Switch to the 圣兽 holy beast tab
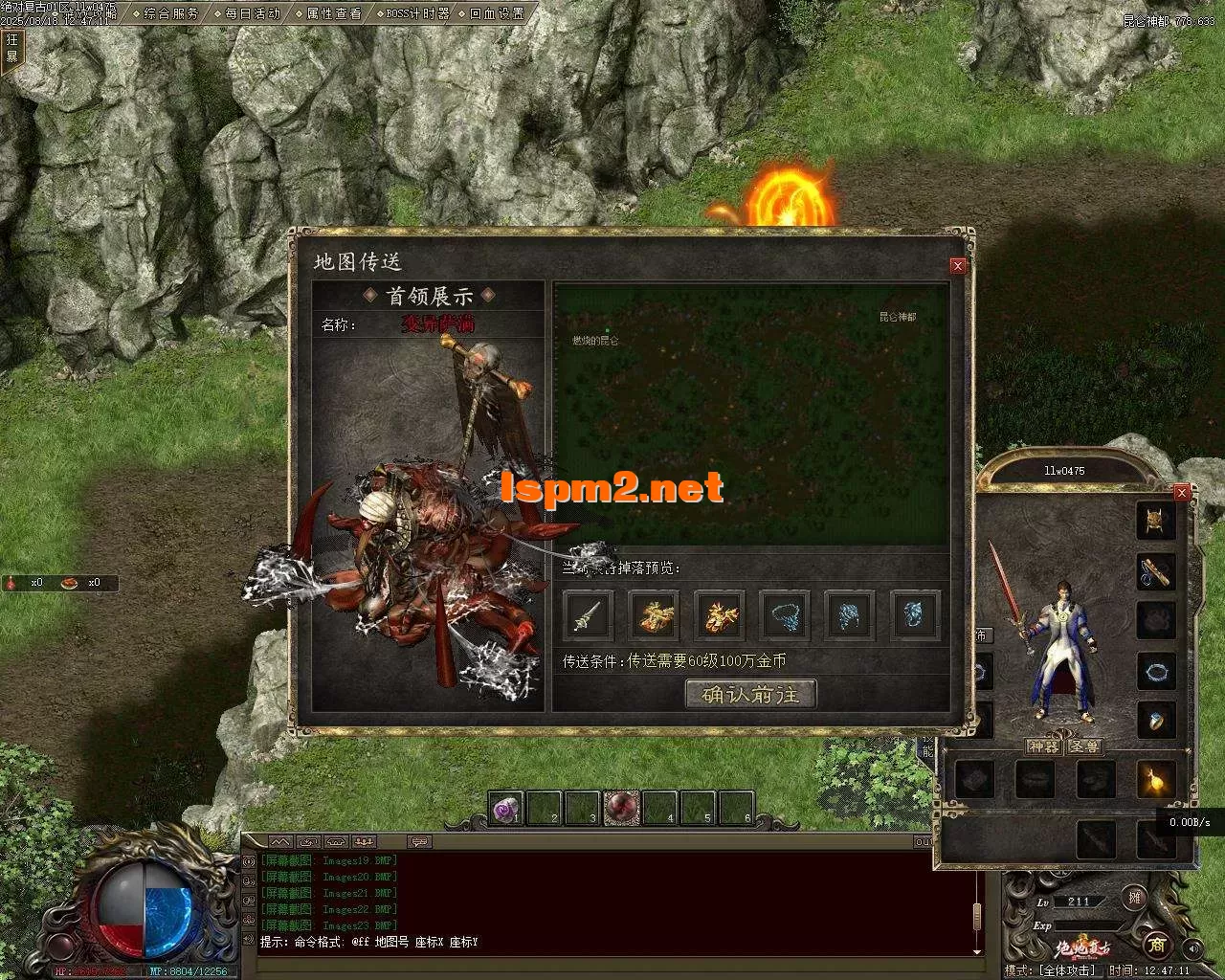 click(x=1084, y=746)
